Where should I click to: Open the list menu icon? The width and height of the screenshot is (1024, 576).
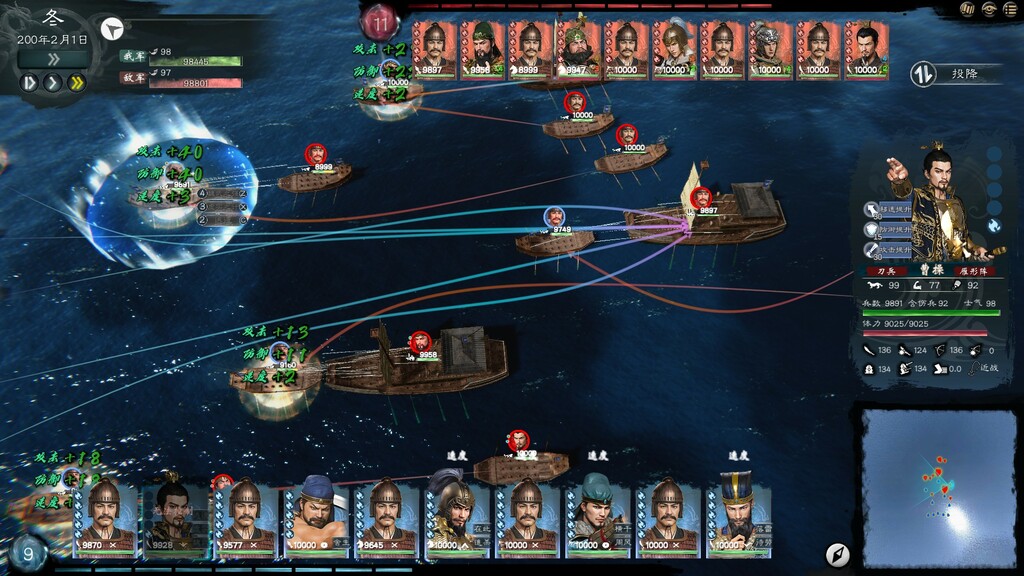1010,9
